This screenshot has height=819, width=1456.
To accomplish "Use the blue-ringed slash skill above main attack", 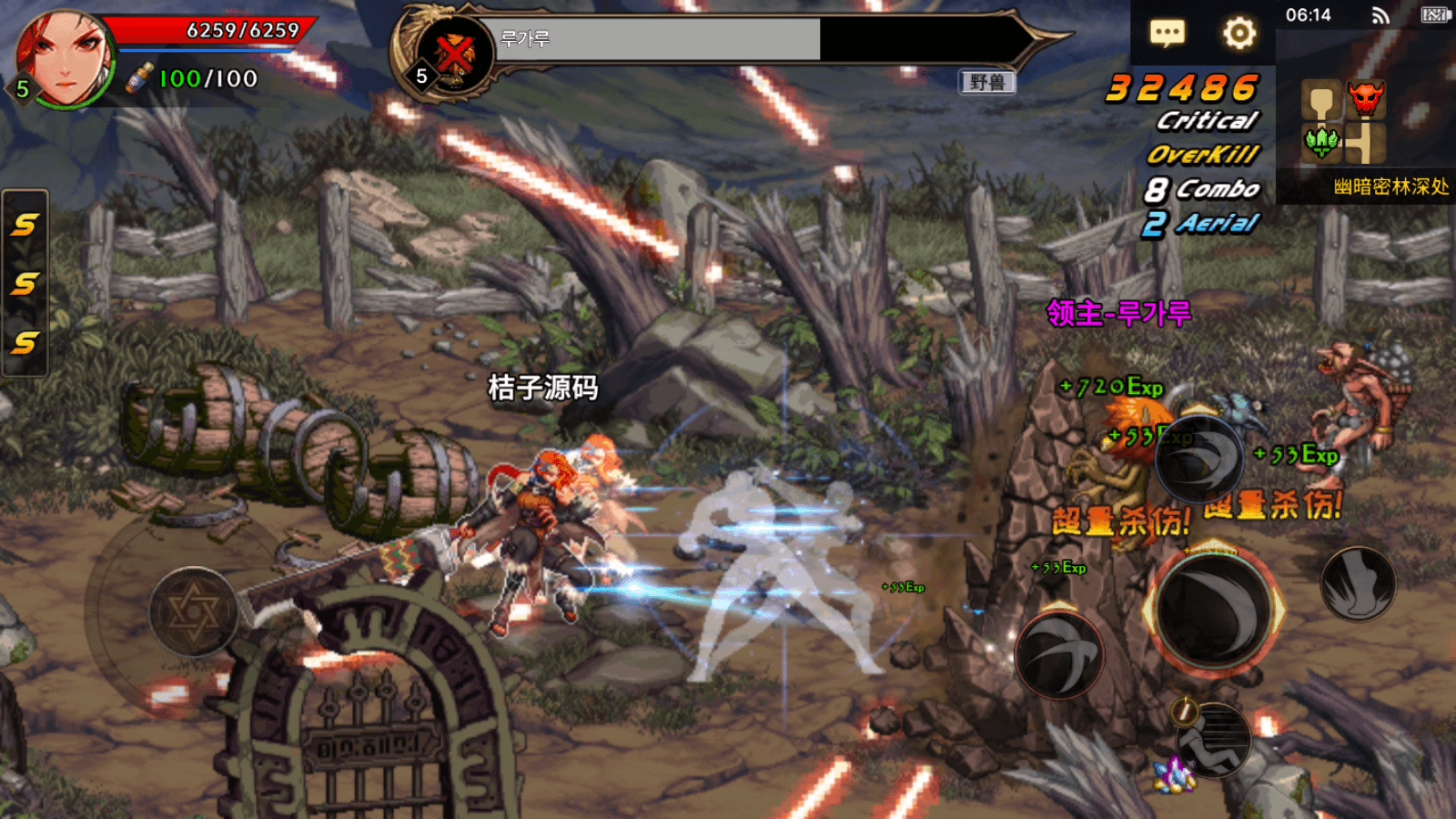I will pyautogui.click(x=1200, y=459).
